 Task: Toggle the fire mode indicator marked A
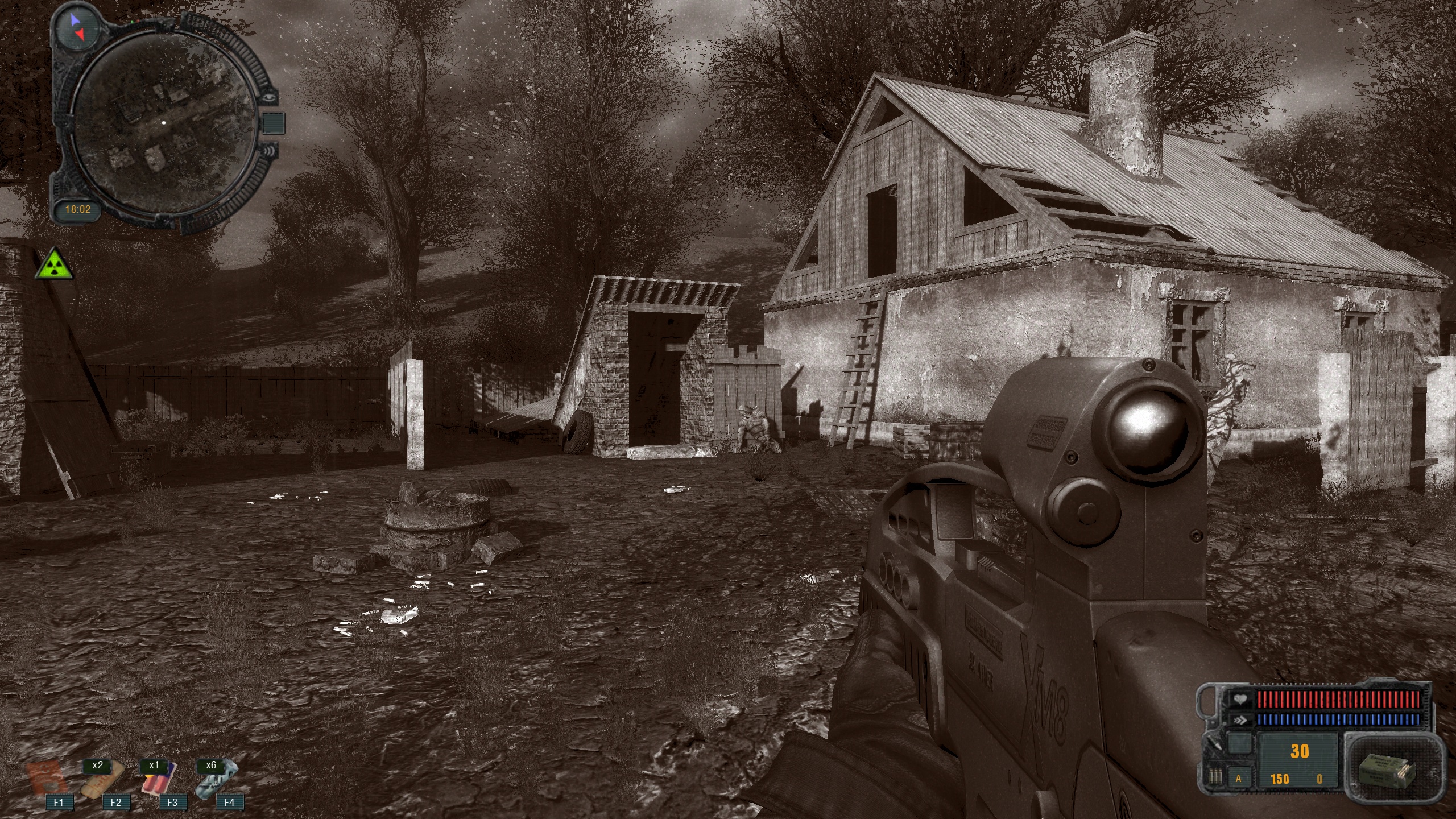(1239, 779)
